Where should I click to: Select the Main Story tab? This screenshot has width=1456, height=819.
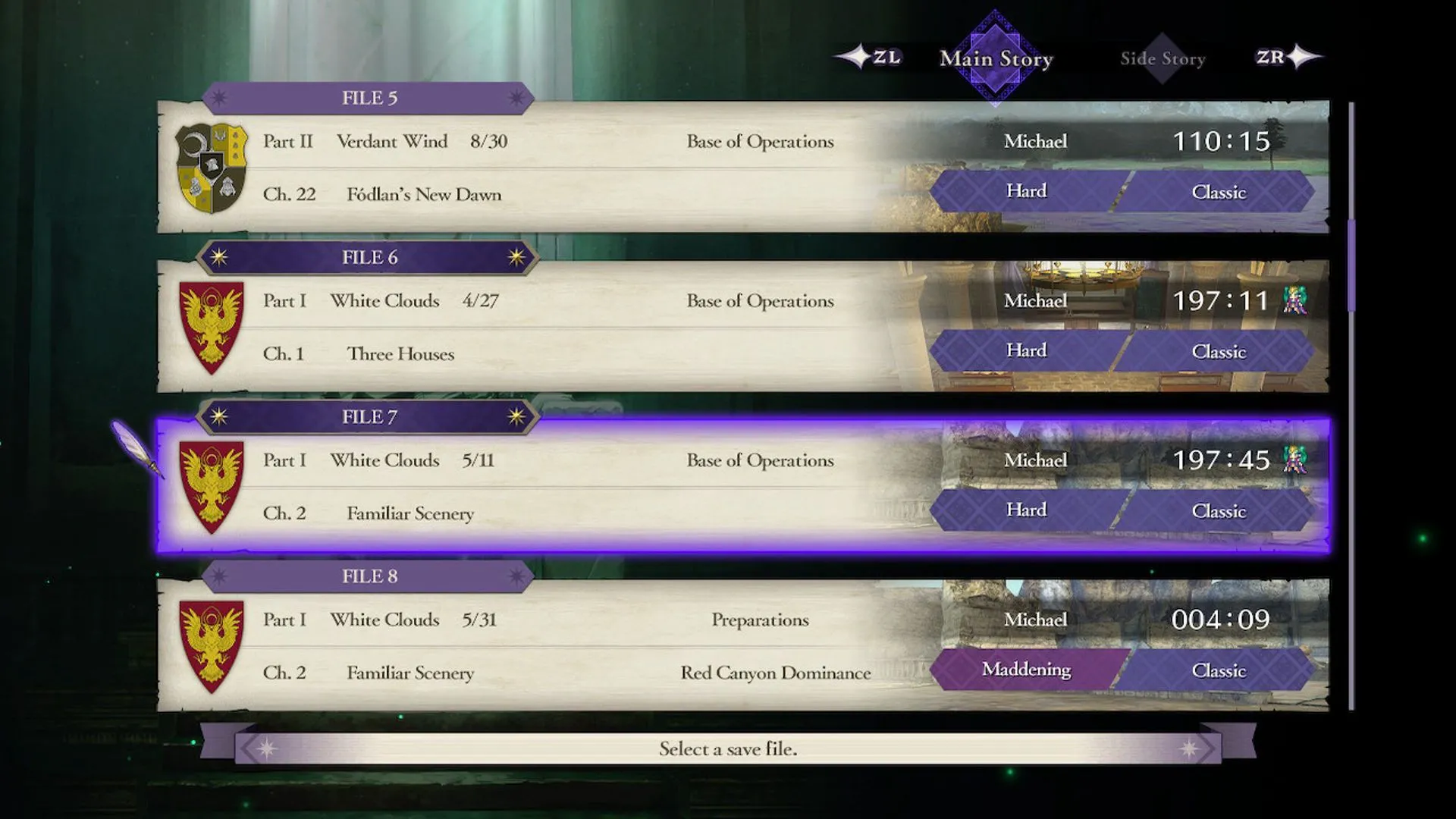(x=996, y=58)
